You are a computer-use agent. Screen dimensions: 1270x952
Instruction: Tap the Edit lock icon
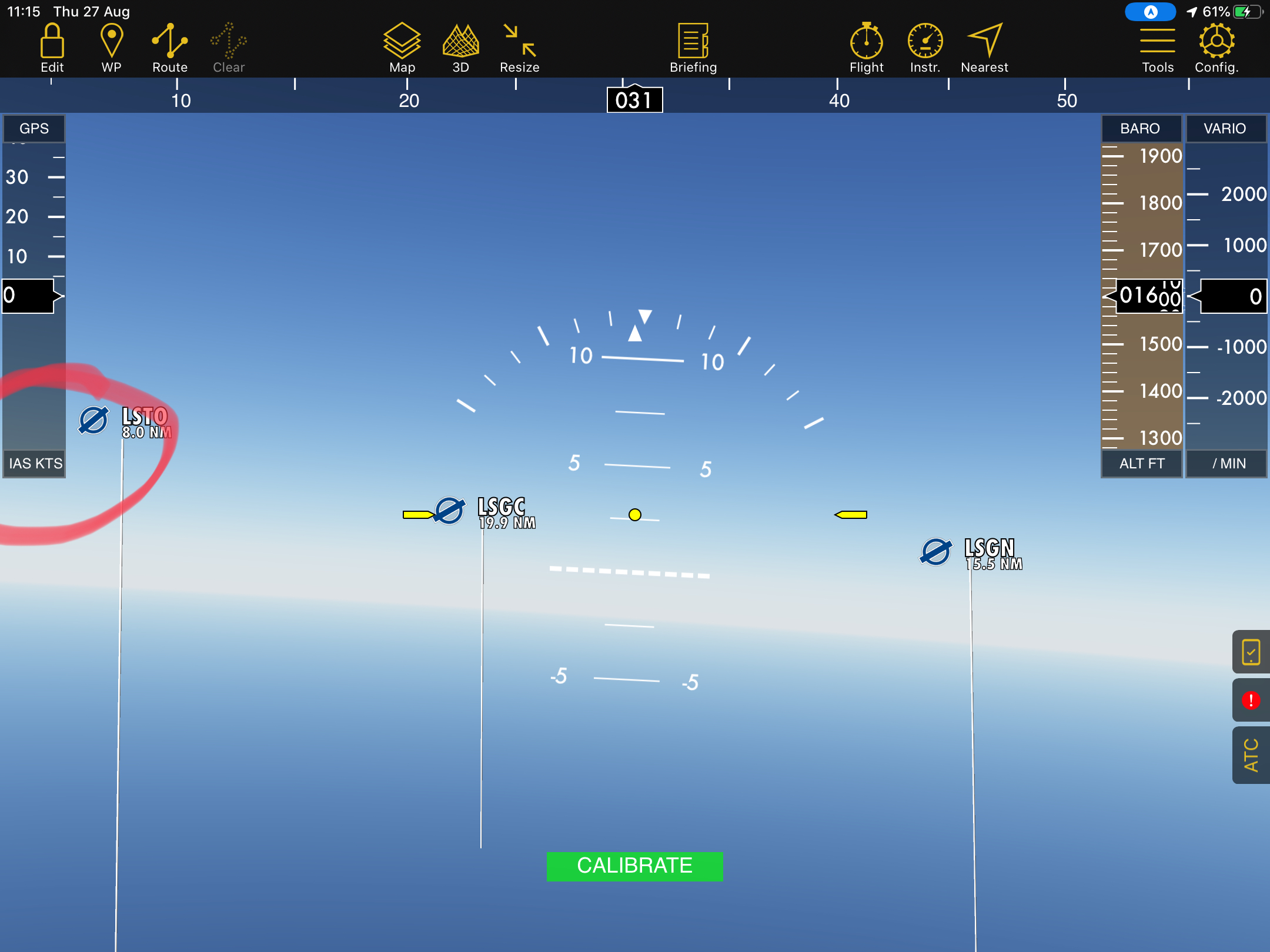[52, 48]
